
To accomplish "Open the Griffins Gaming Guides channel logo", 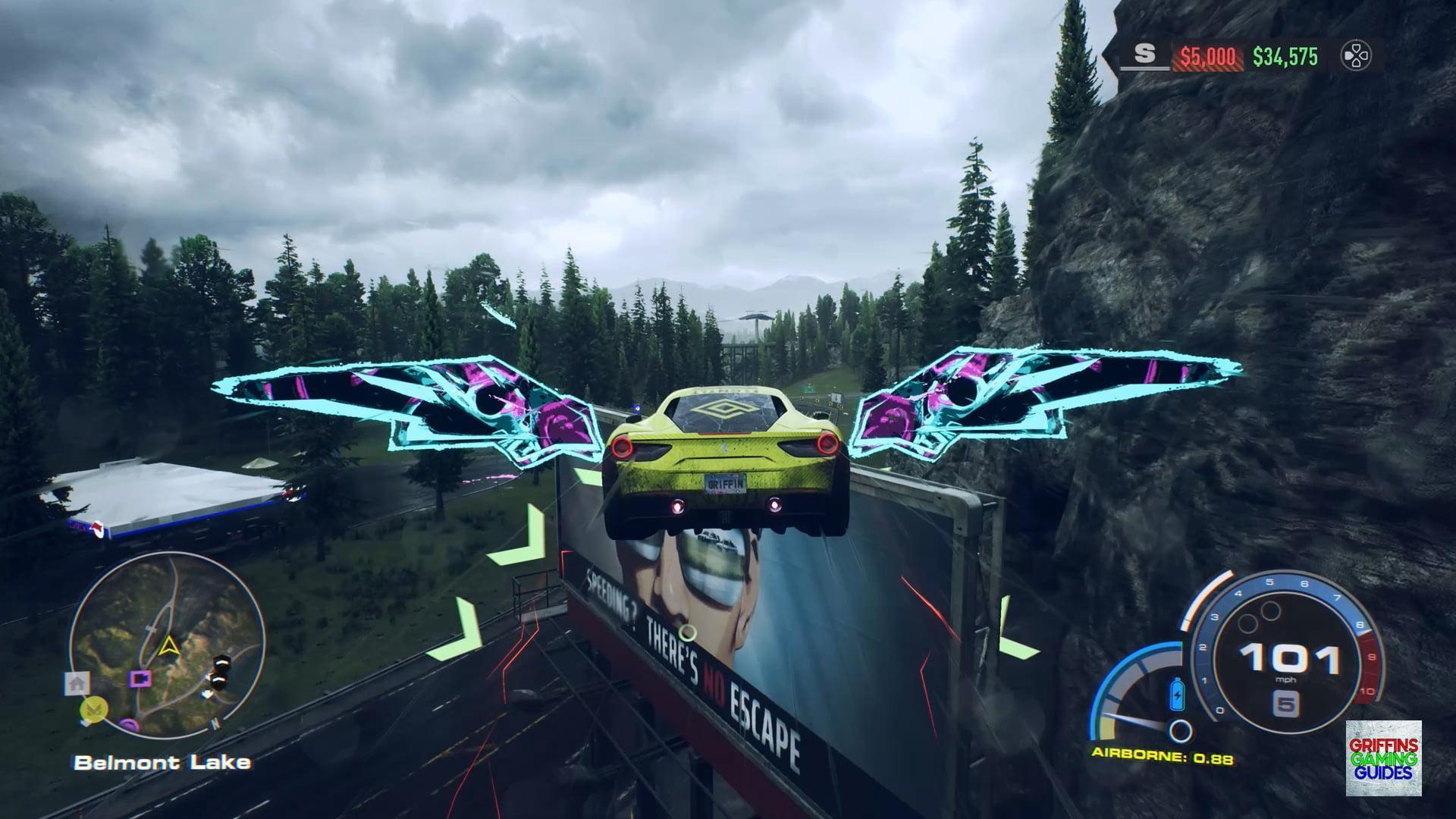I will point(1383,758).
